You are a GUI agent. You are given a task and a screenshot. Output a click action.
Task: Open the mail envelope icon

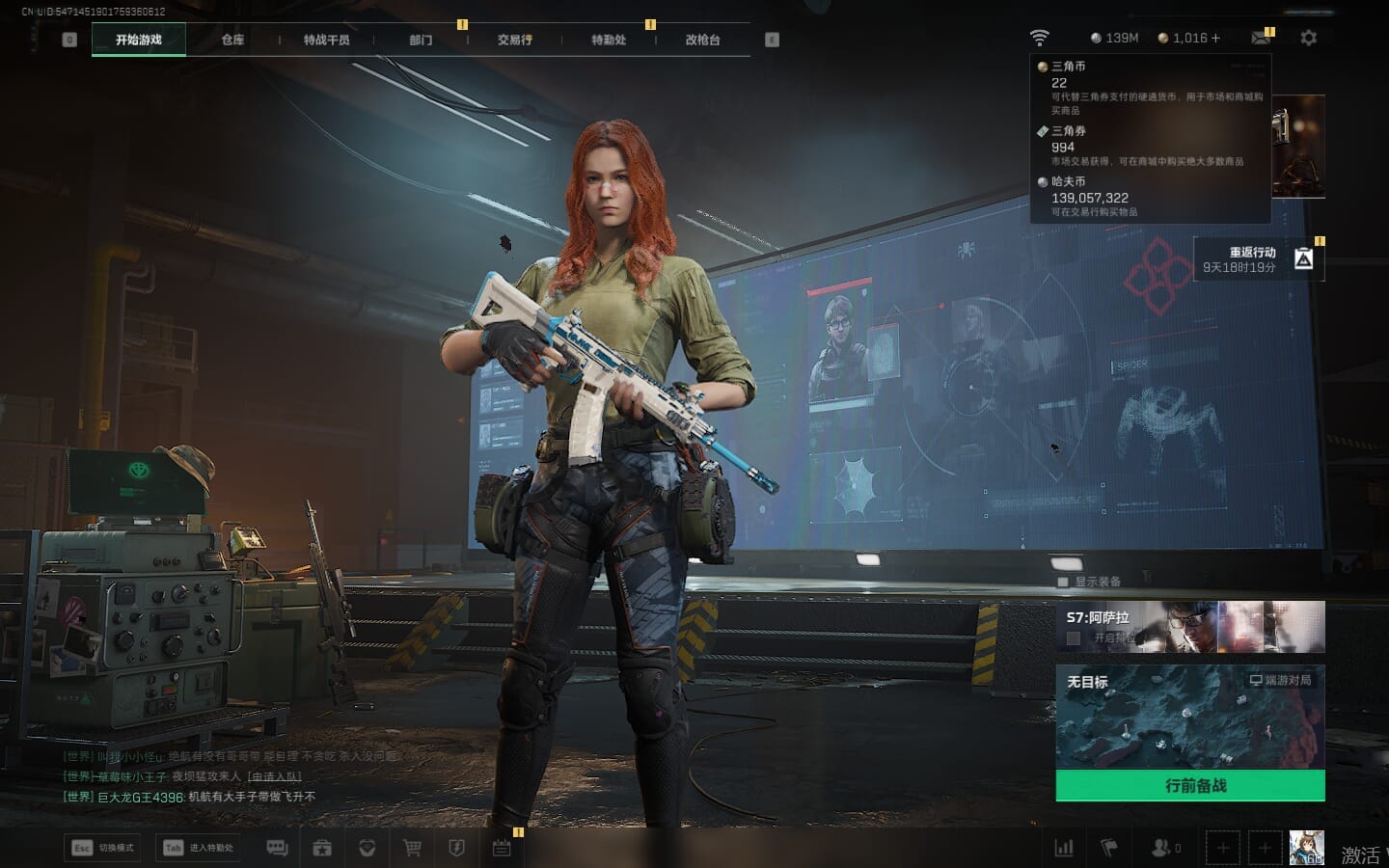tap(1261, 38)
